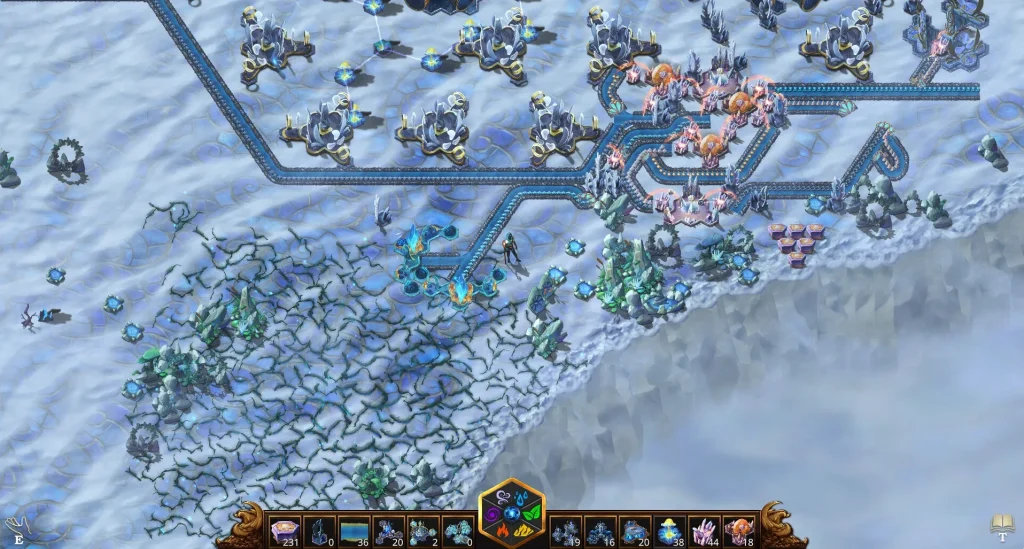Pick the orange dome building slot
Screen dimensions: 1024x549
(x=738, y=531)
